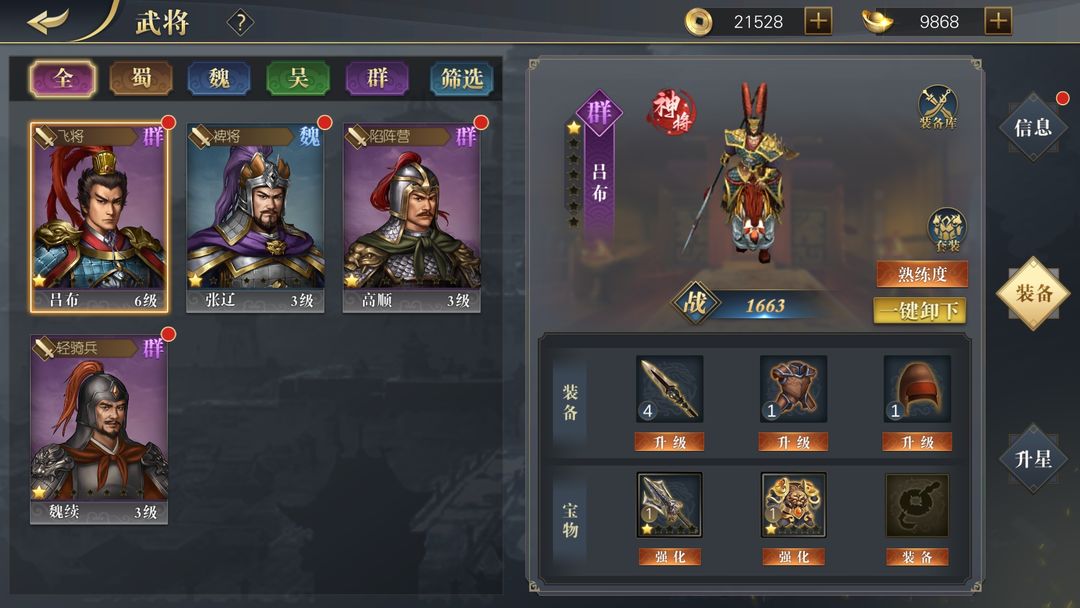Select the equipped spear weapon slot
Screen dimensions: 1080x608
tap(669, 388)
